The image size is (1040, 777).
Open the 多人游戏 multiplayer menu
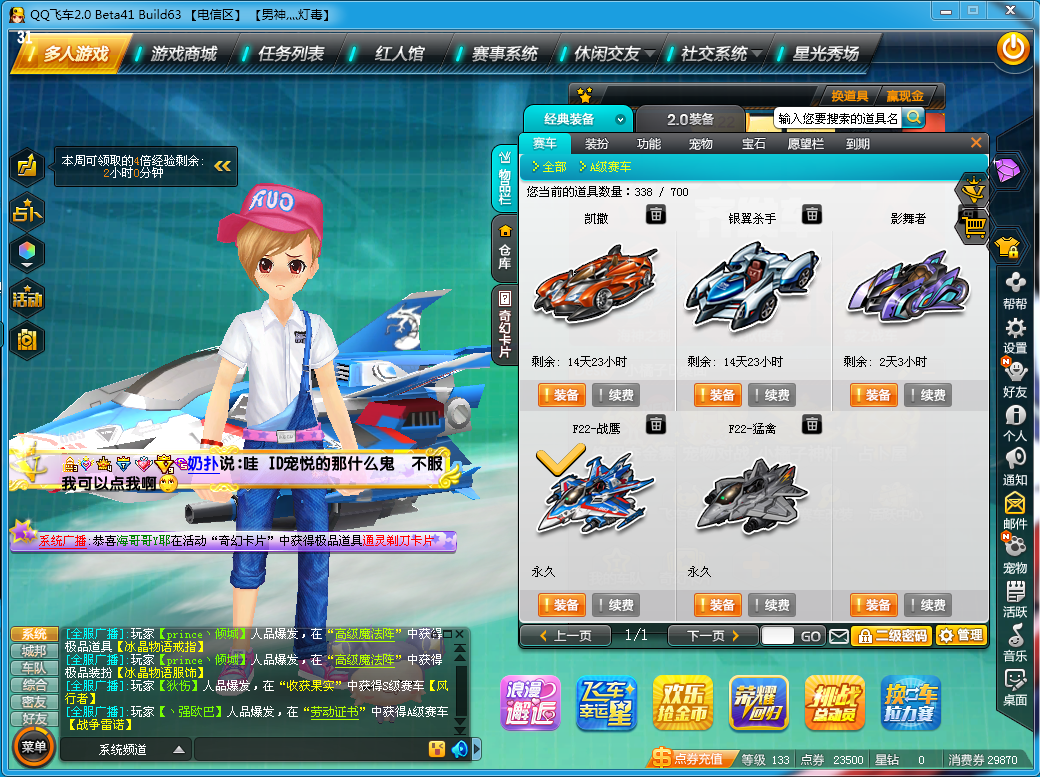coord(75,53)
